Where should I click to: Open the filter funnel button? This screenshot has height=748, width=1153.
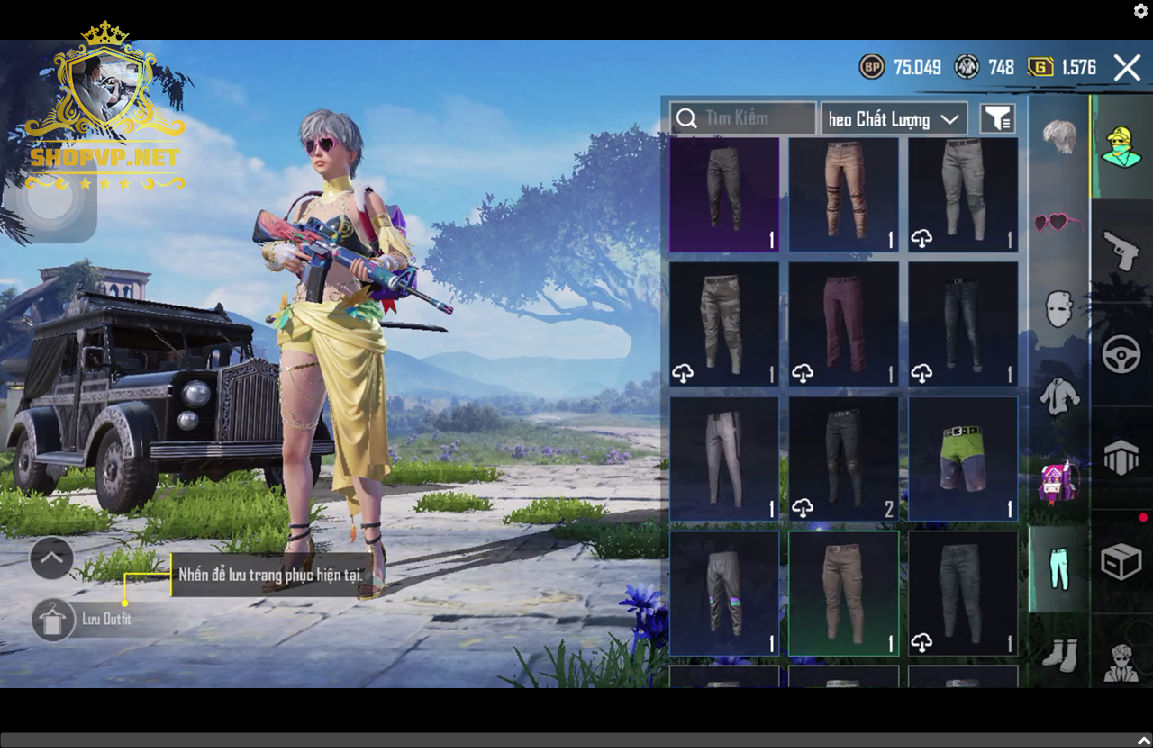[x=997, y=119]
